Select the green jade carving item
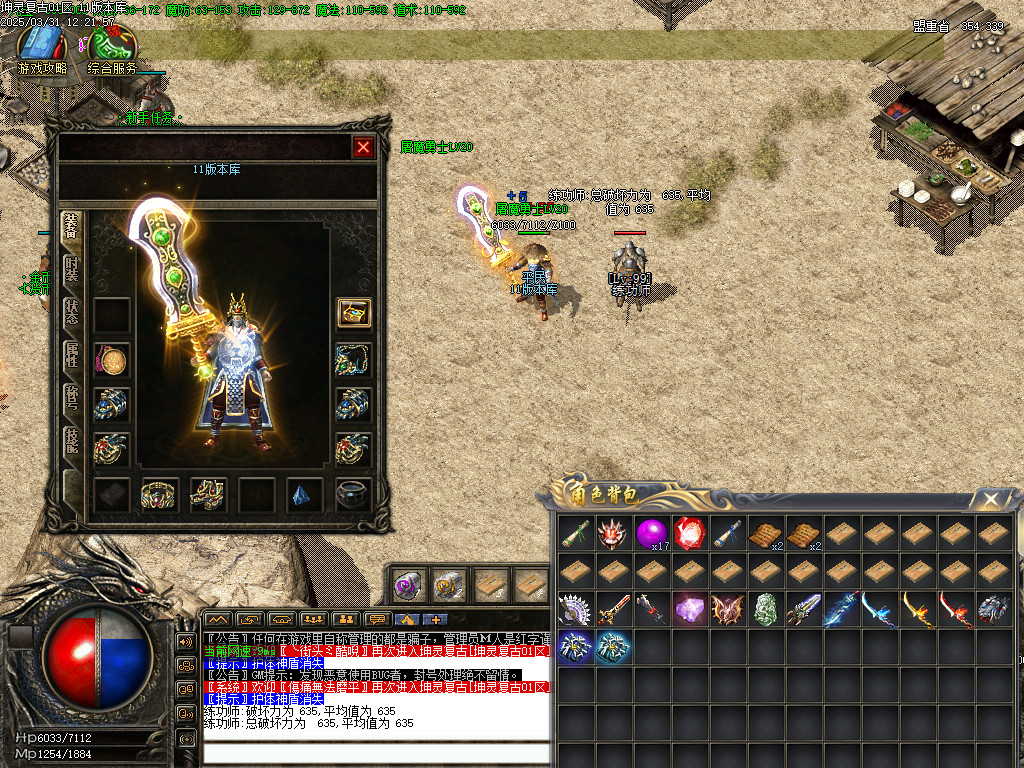1024x768 pixels. [765, 608]
